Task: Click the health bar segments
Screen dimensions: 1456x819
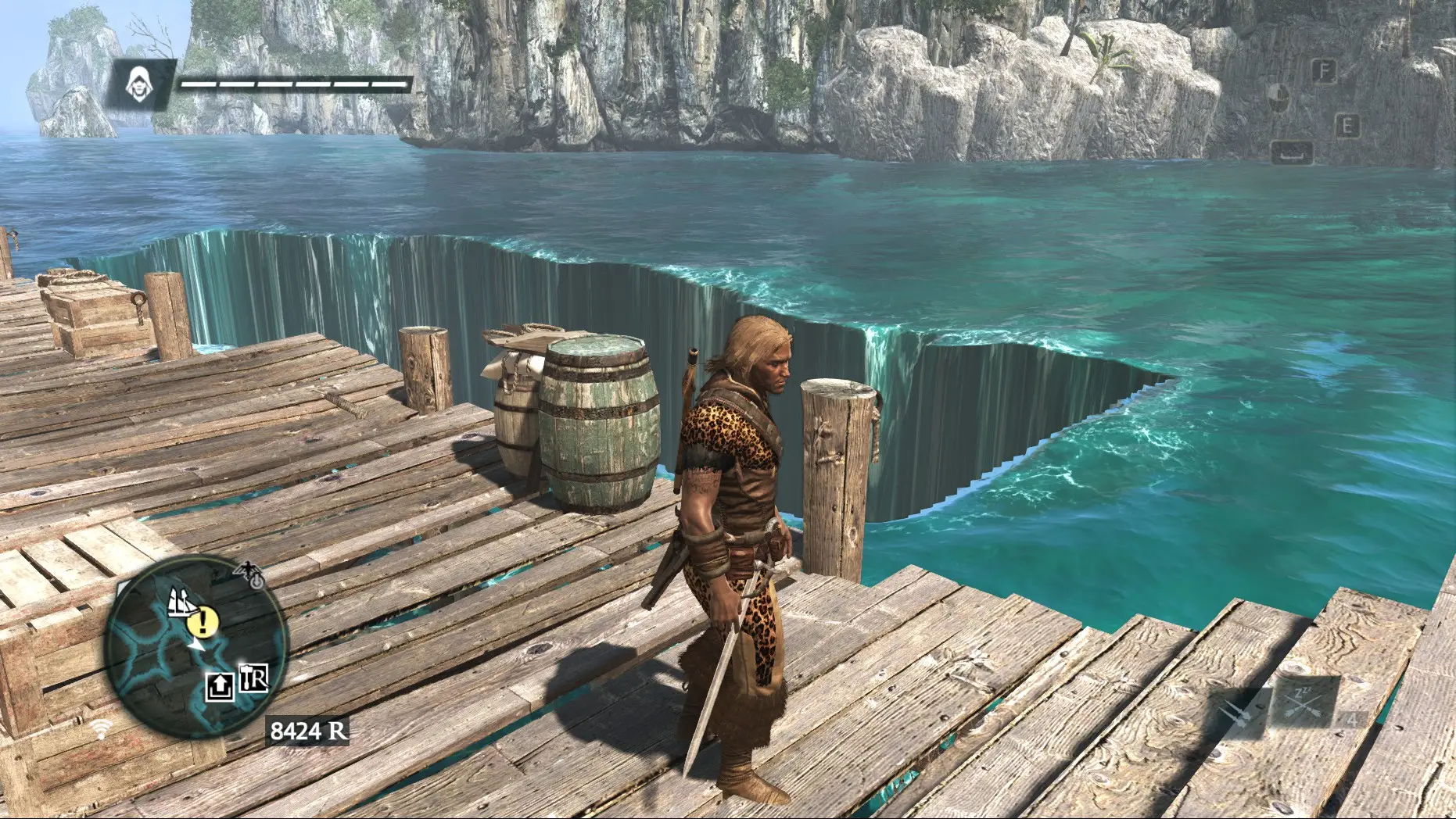Action: [x=293, y=81]
